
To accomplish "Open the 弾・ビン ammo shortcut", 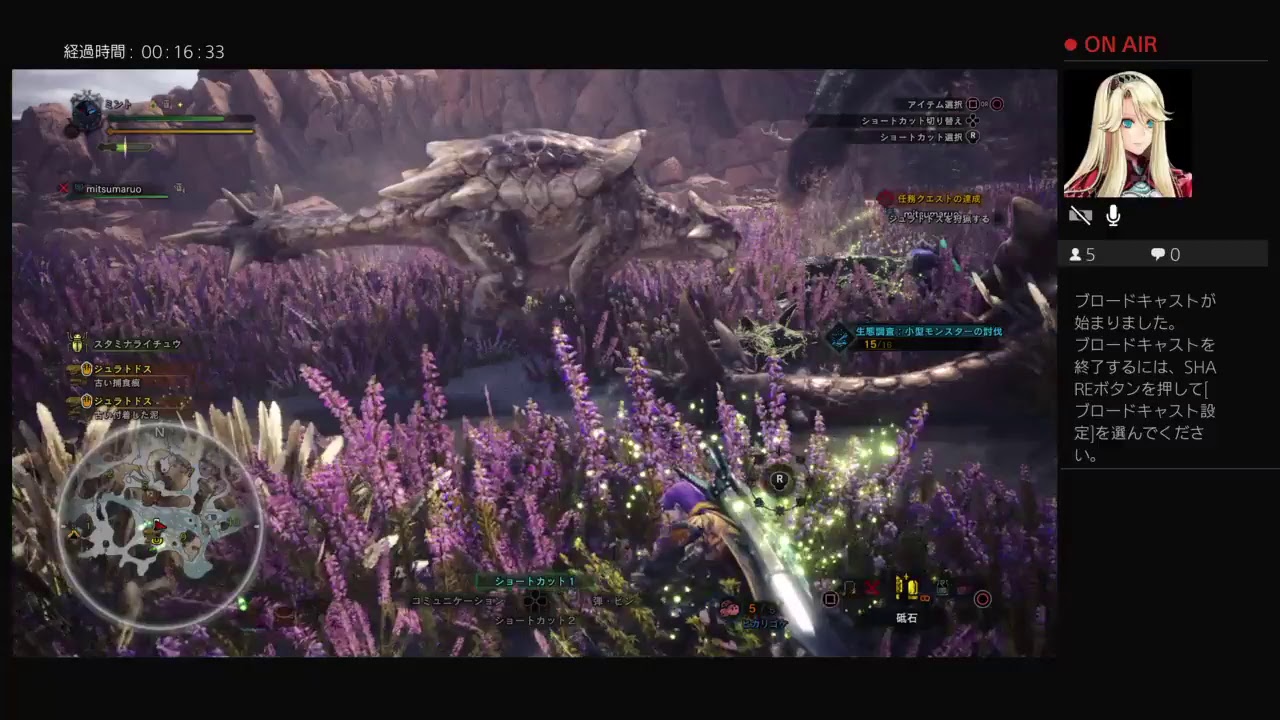I will coord(613,601).
